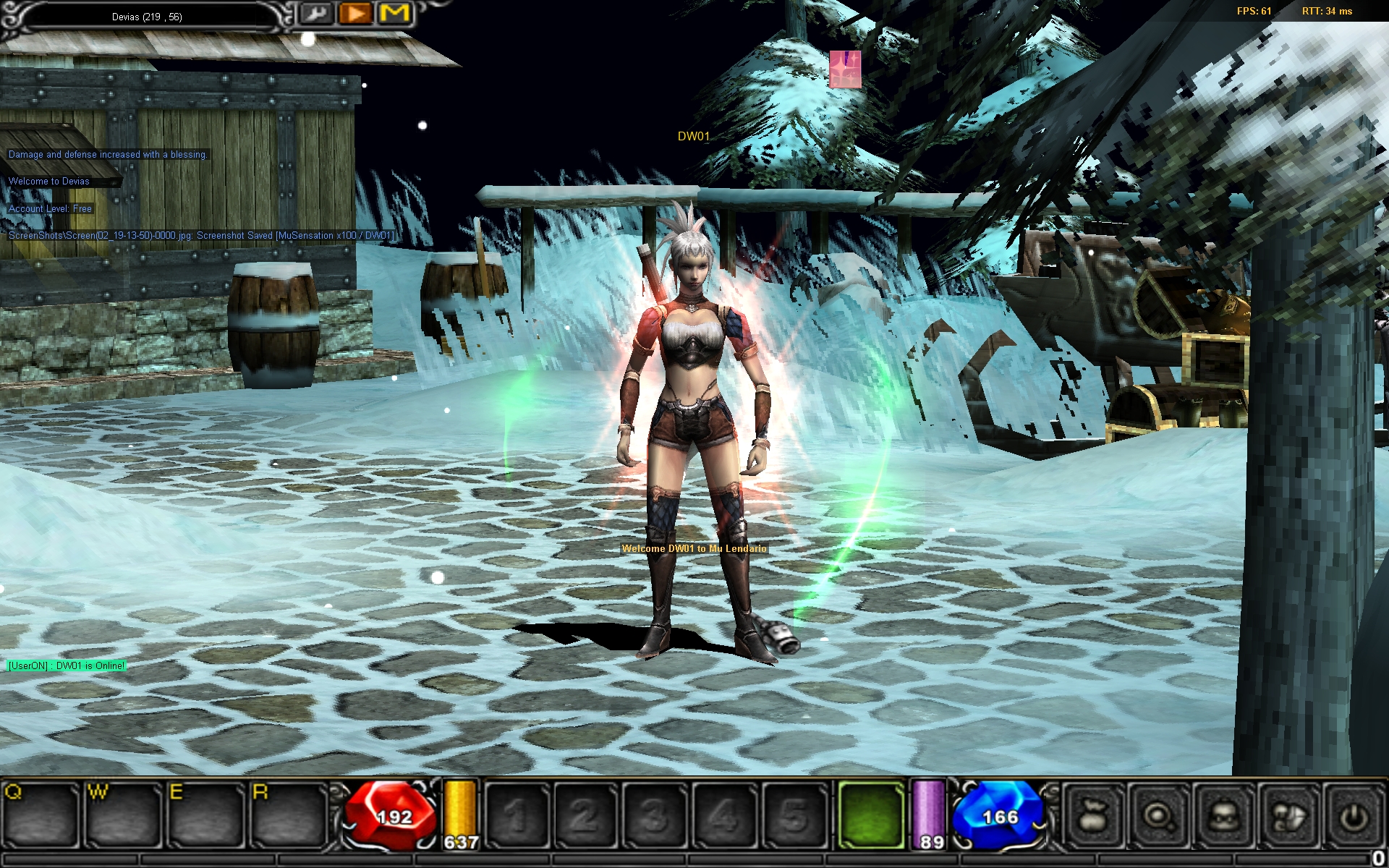
Task: Select the E quick item slot
Action: 205,815
